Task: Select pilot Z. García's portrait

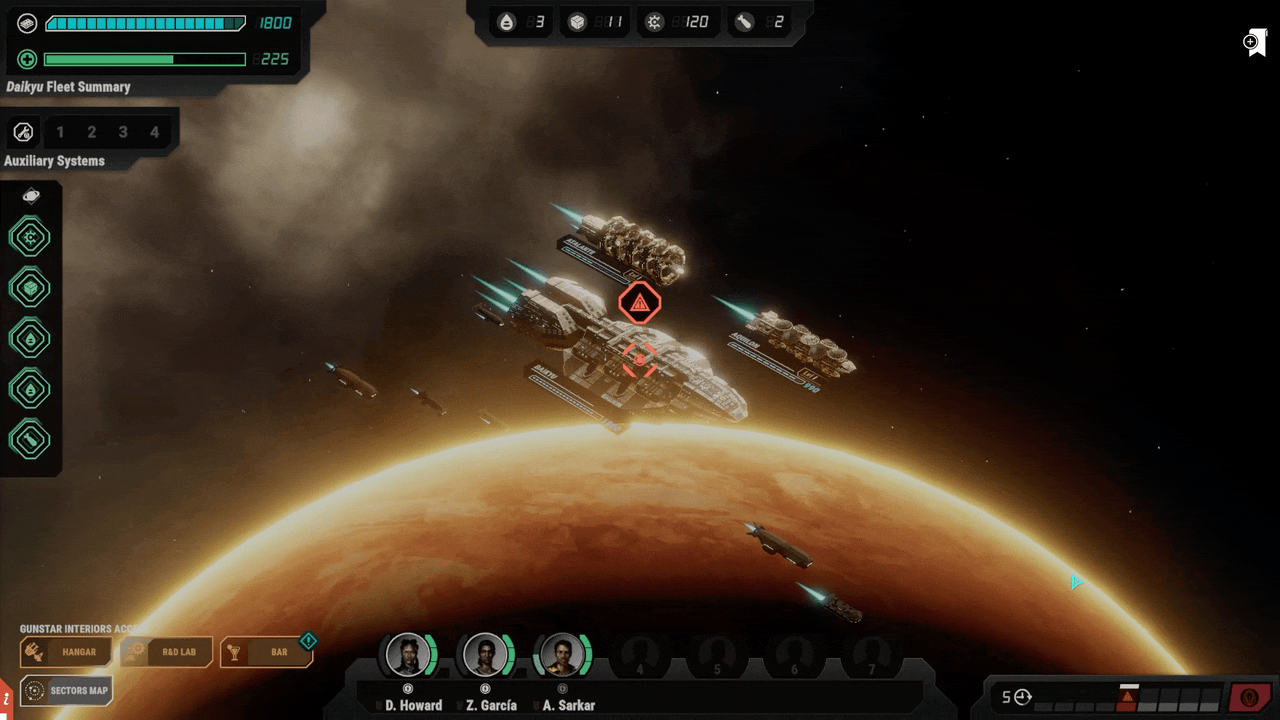Action: (x=485, y=655)
